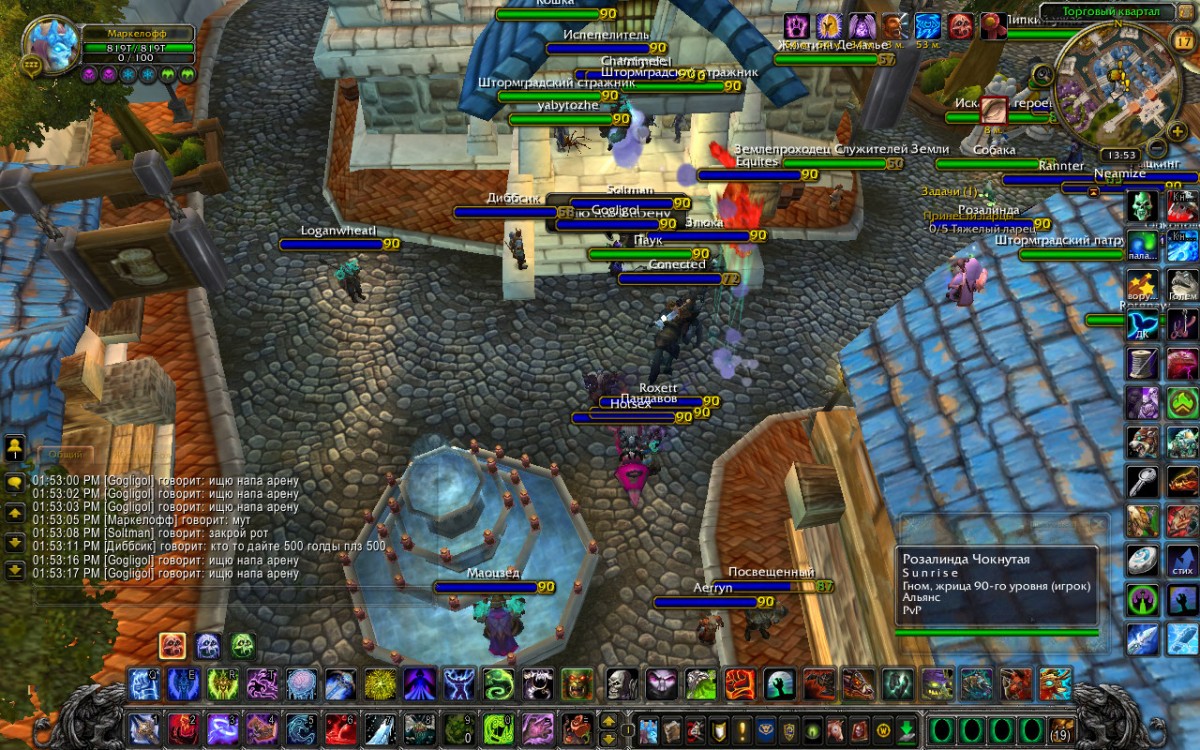Open the yellow exclamation quest log button
1200x750 pixels.
(742, 728)
